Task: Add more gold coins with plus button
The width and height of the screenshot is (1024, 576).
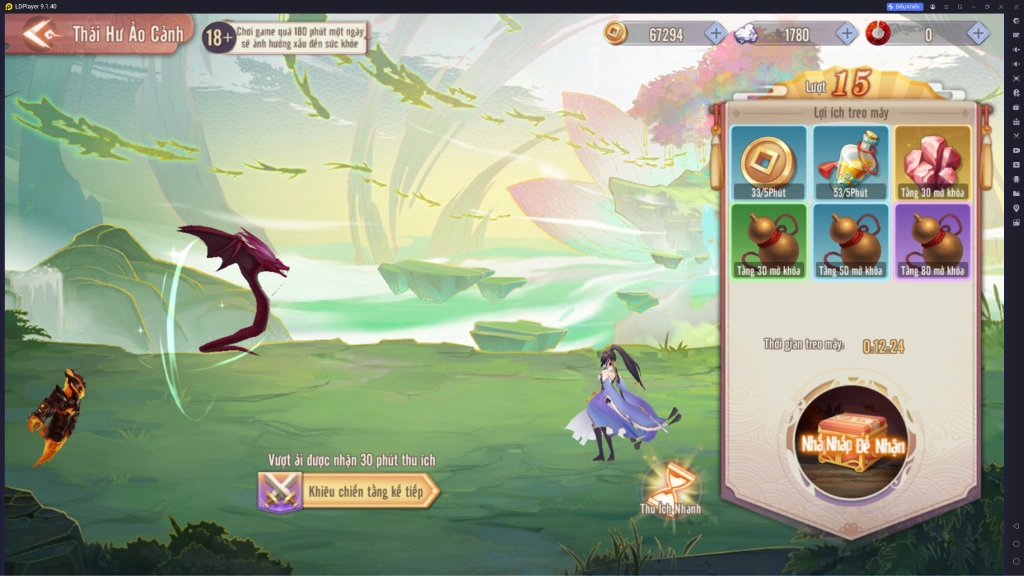Action: pyautogui.click(x=715, y=34)
